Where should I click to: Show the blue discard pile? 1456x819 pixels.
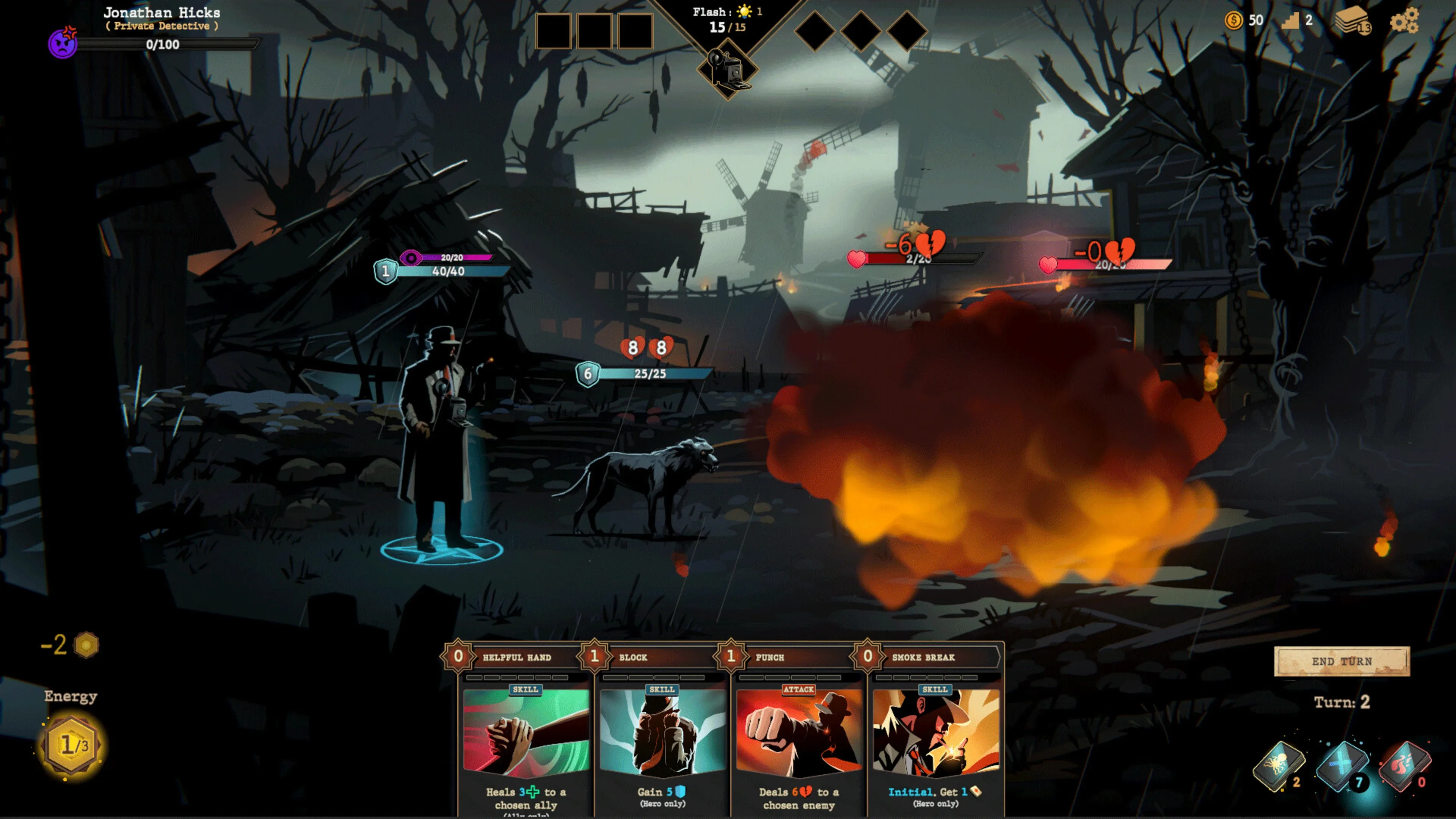point(1342,766)
